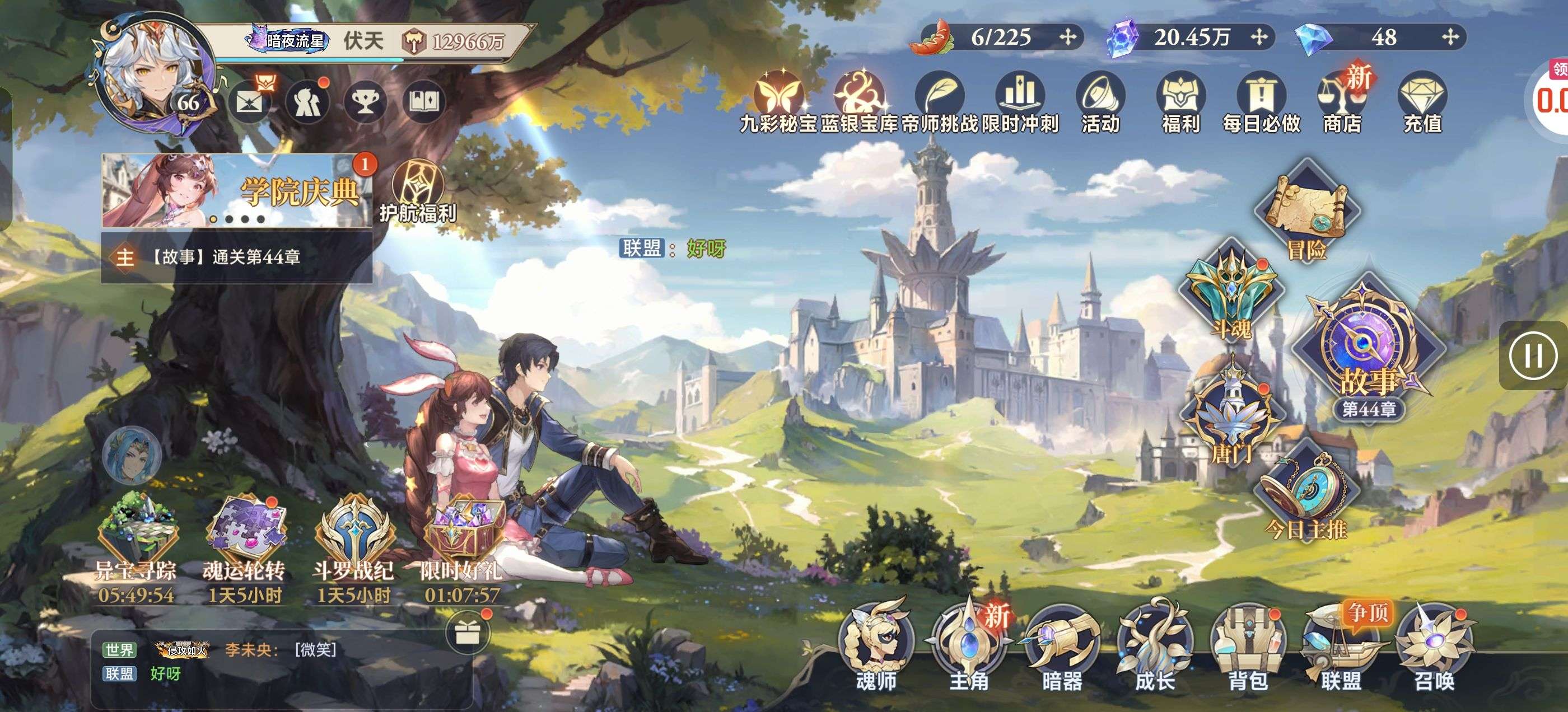Click the pause button overlay
This screenshot has width=1568, height=712.
[1533, 356]
